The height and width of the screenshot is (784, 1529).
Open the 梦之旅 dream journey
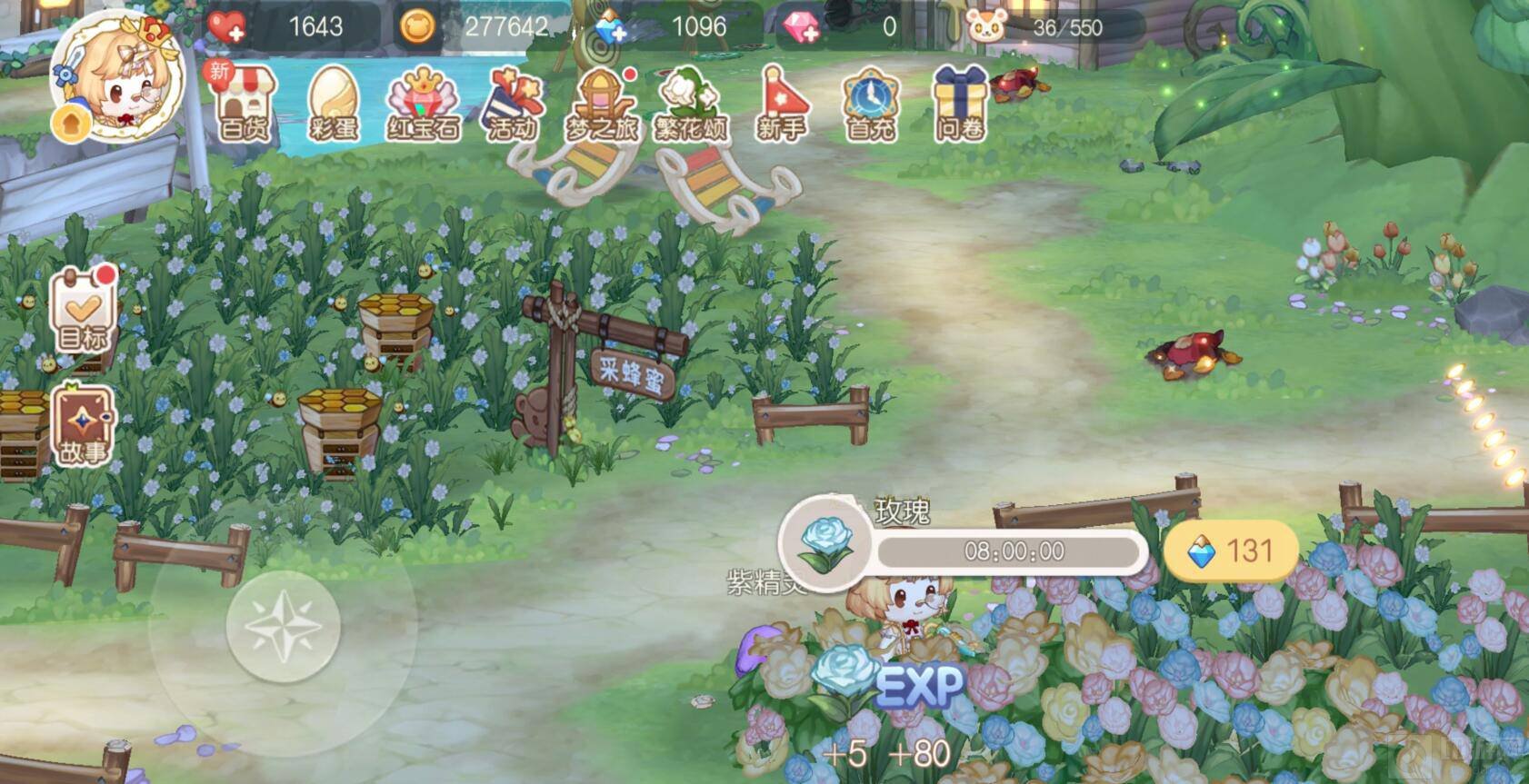pos(602,104)
